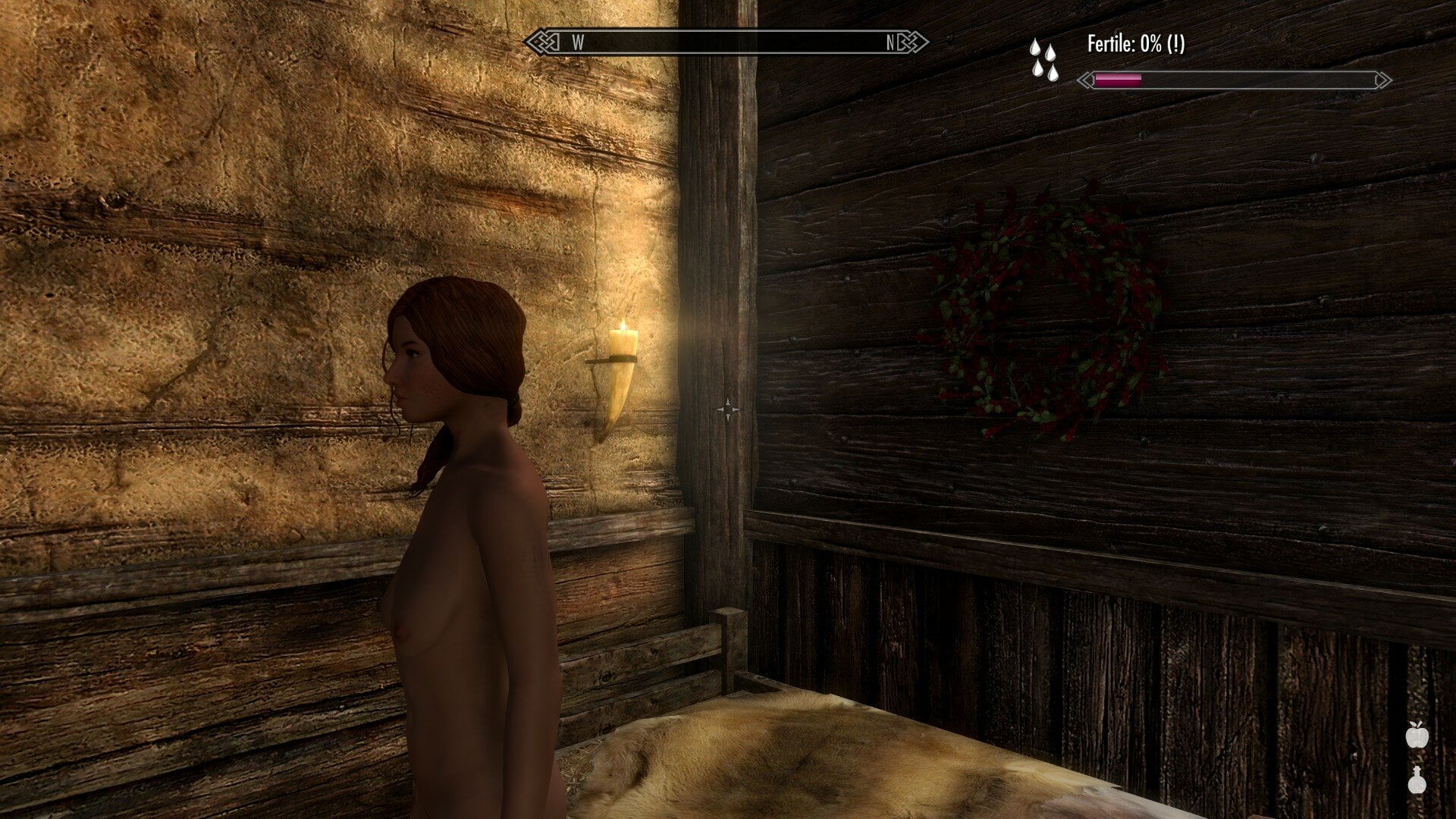Click the bottle thirst status icon

[1417, 780]
